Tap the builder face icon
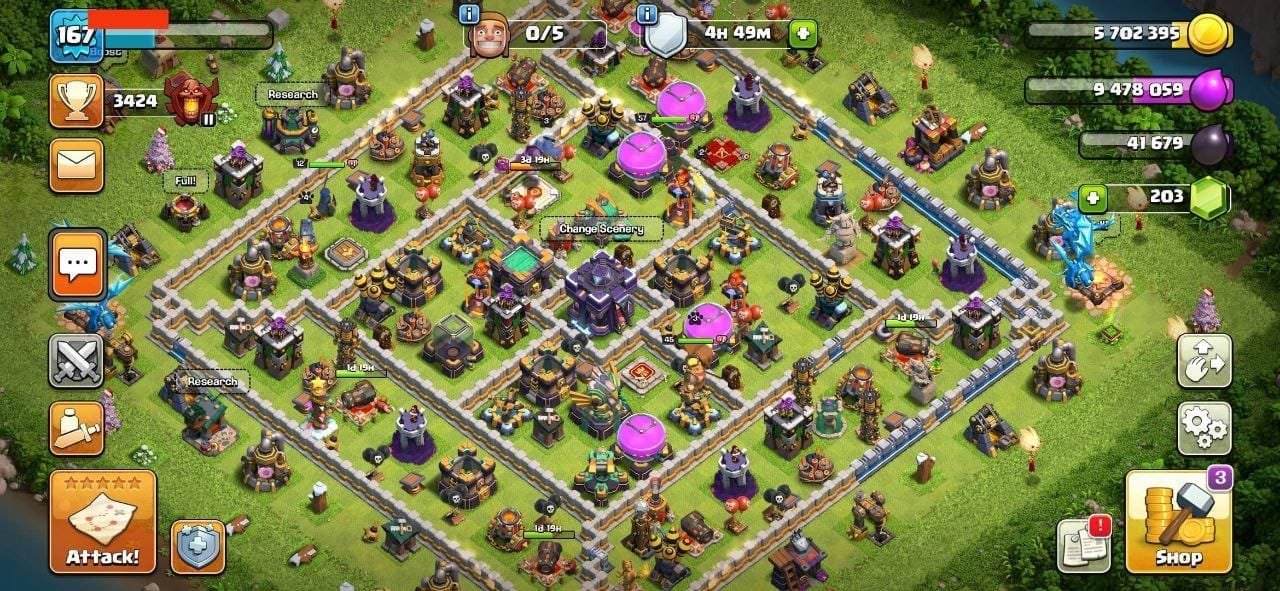This screenshot has width=1280, height=591. click(490, 35)
